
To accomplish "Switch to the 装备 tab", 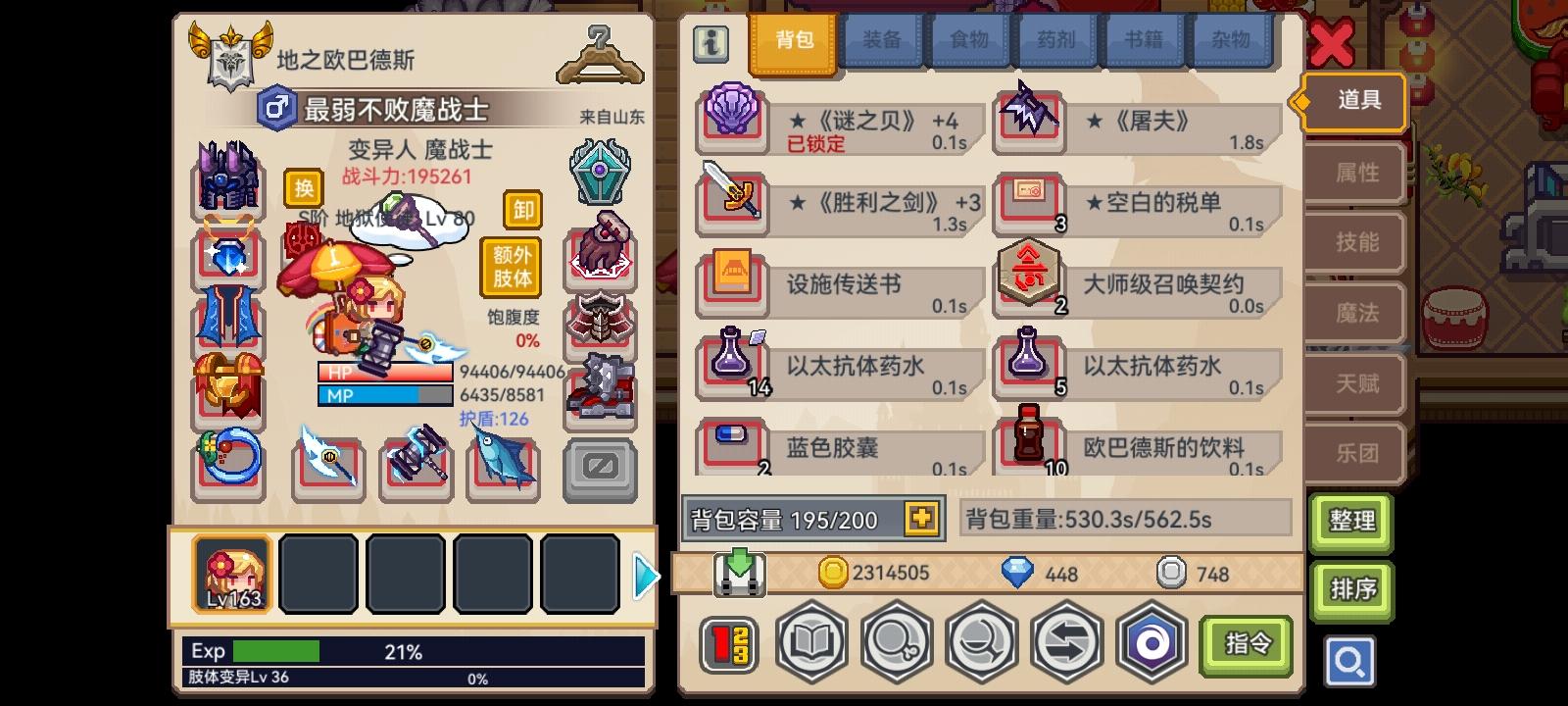I will pos(880,40).
